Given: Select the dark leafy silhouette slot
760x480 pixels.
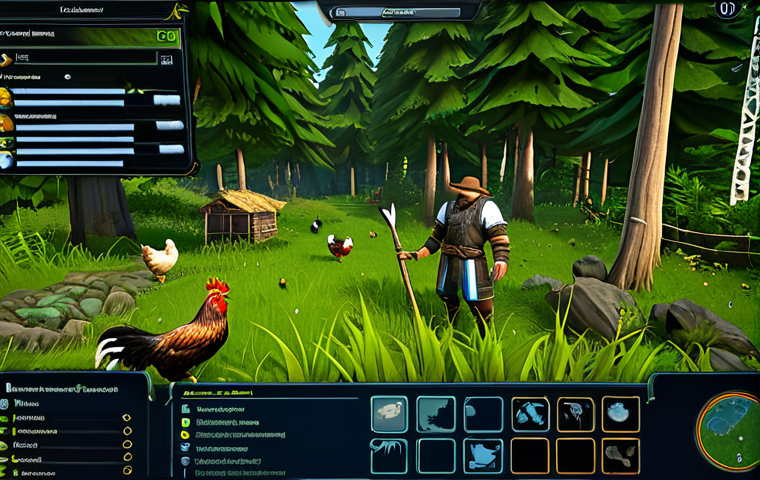Looking at the screenshot, I should pyautogui.click(x=436, y=413).
